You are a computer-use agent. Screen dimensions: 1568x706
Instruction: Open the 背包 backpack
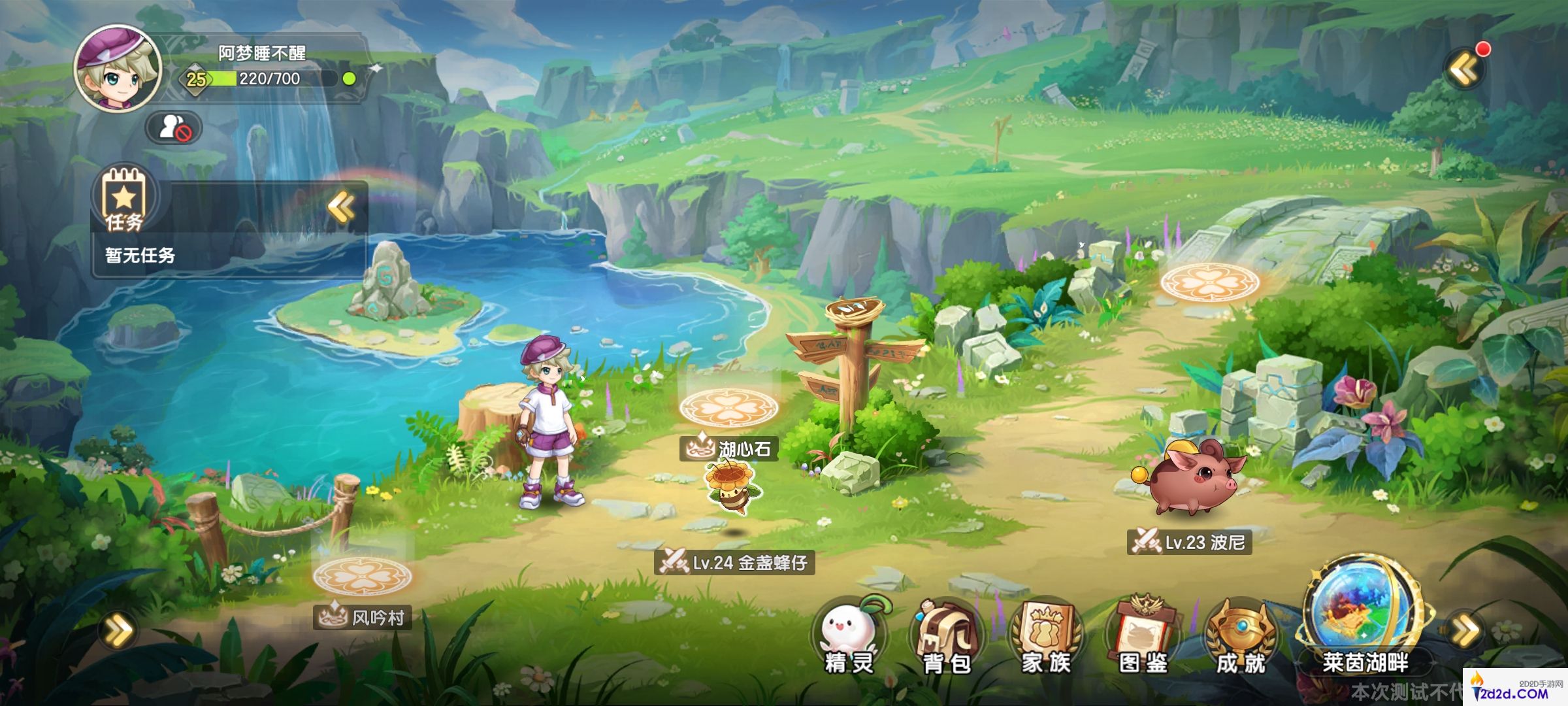click(947, 635)
